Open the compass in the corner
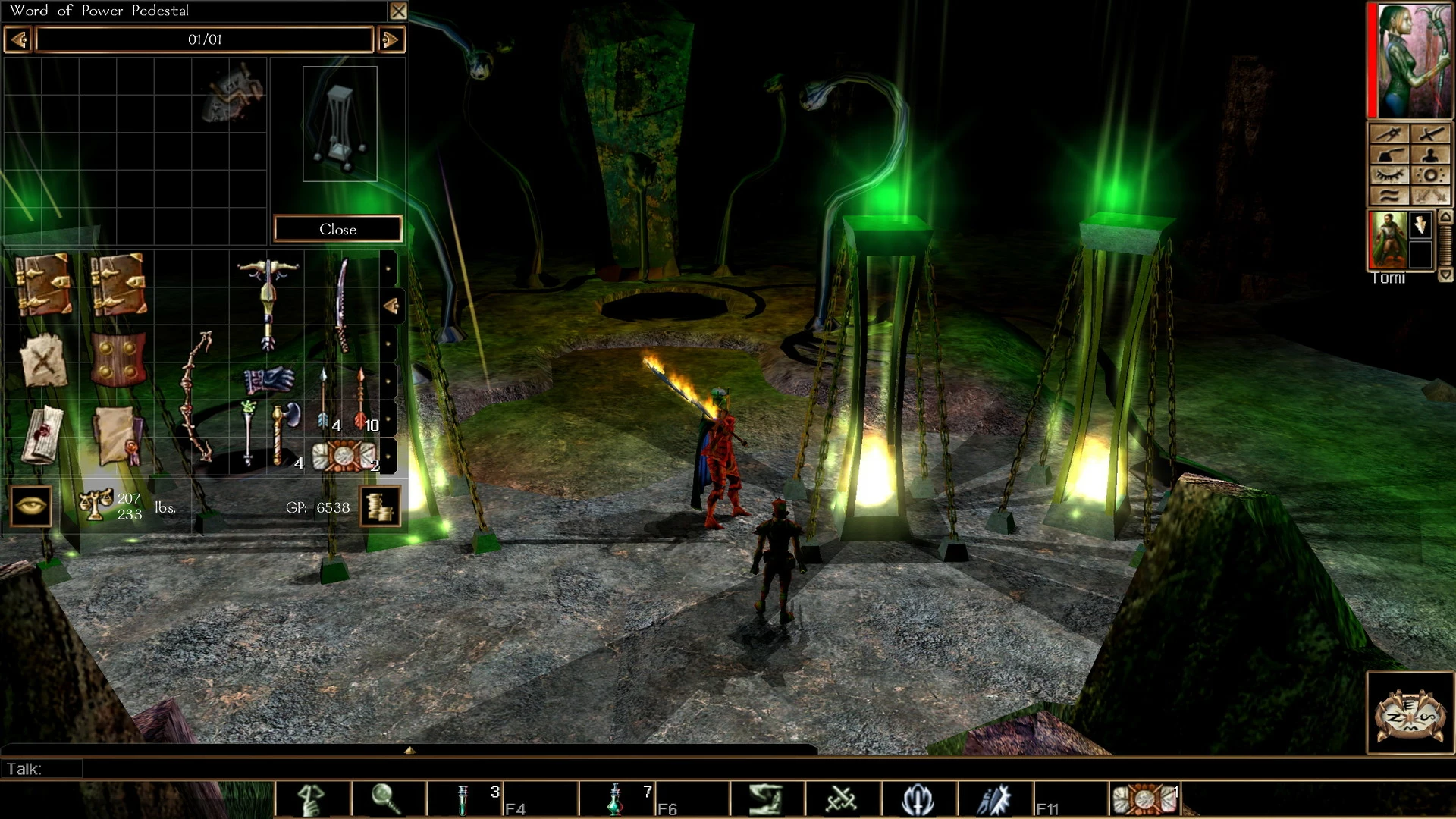 (x=1410, y=713)
